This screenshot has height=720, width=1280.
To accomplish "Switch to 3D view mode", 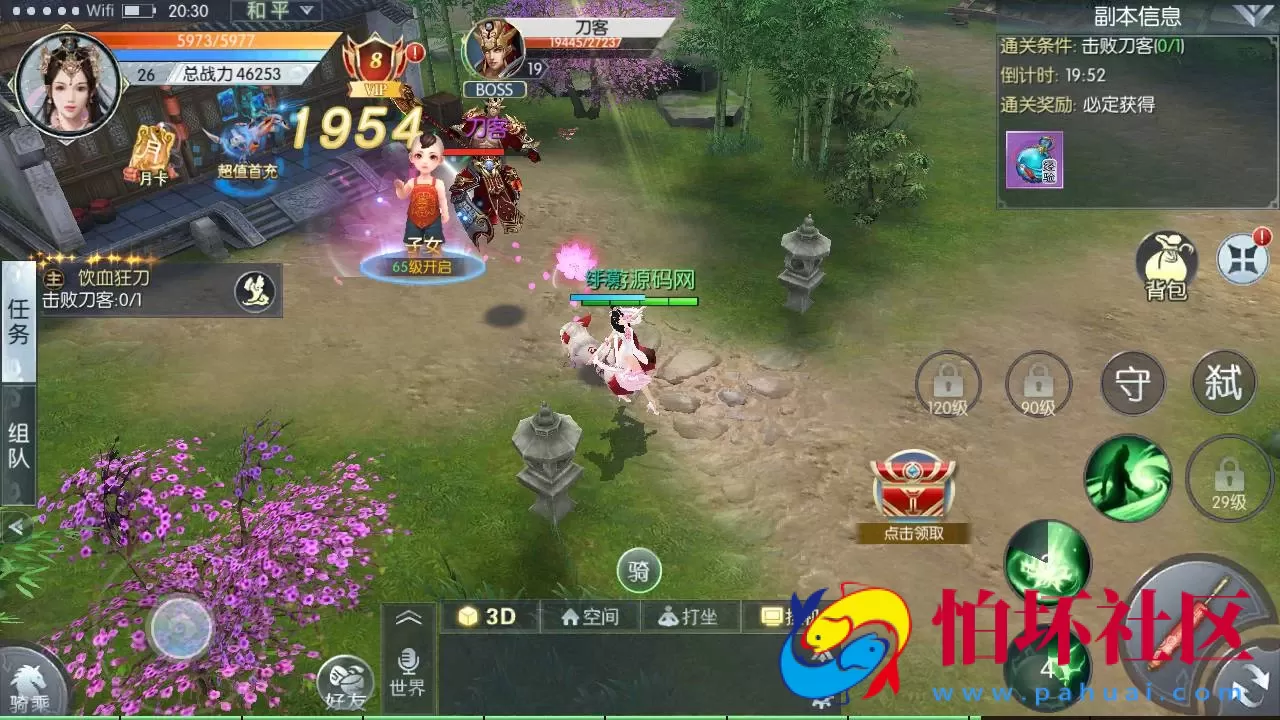I will [x=487, y=617].
